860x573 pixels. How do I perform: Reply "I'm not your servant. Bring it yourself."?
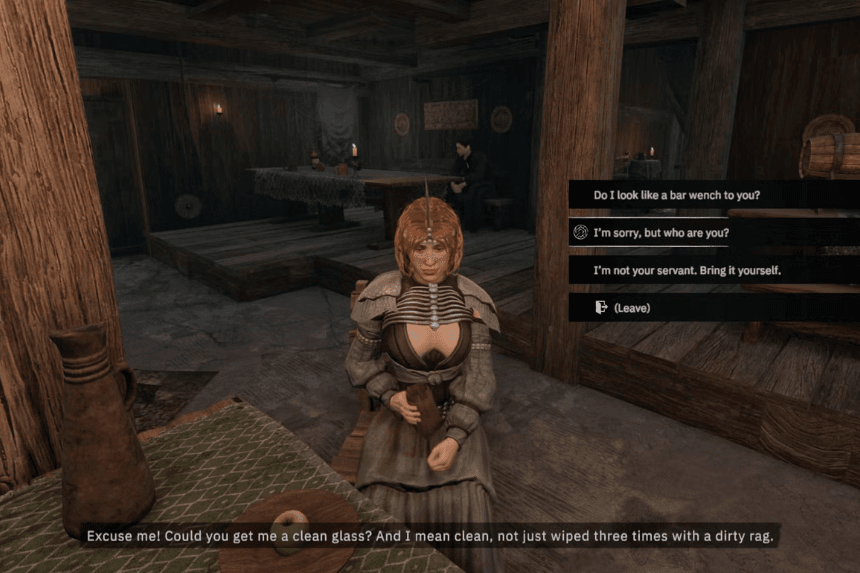click(686, 270)
